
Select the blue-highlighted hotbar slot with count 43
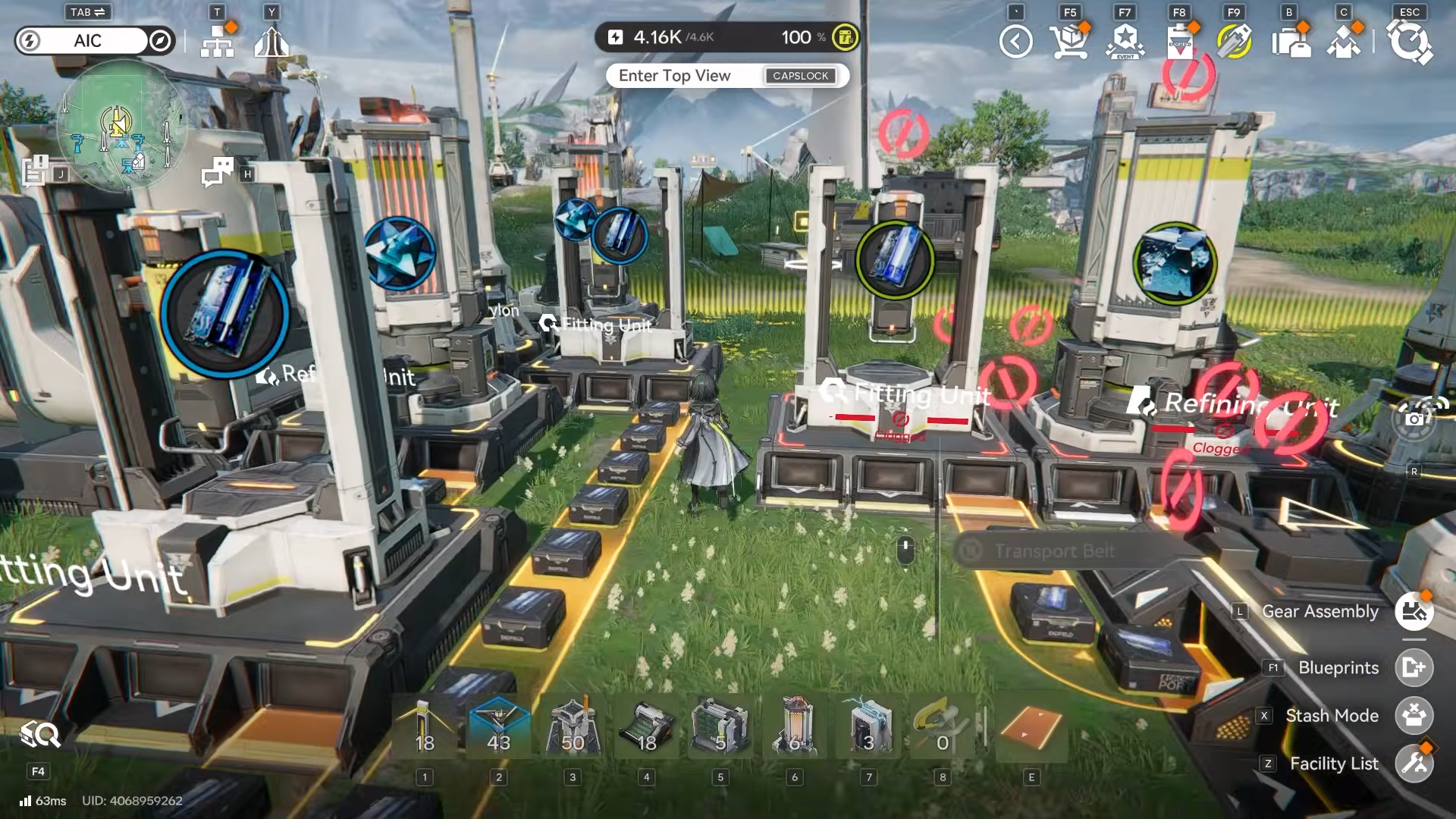pyautogui.click(x=498, y=726)
